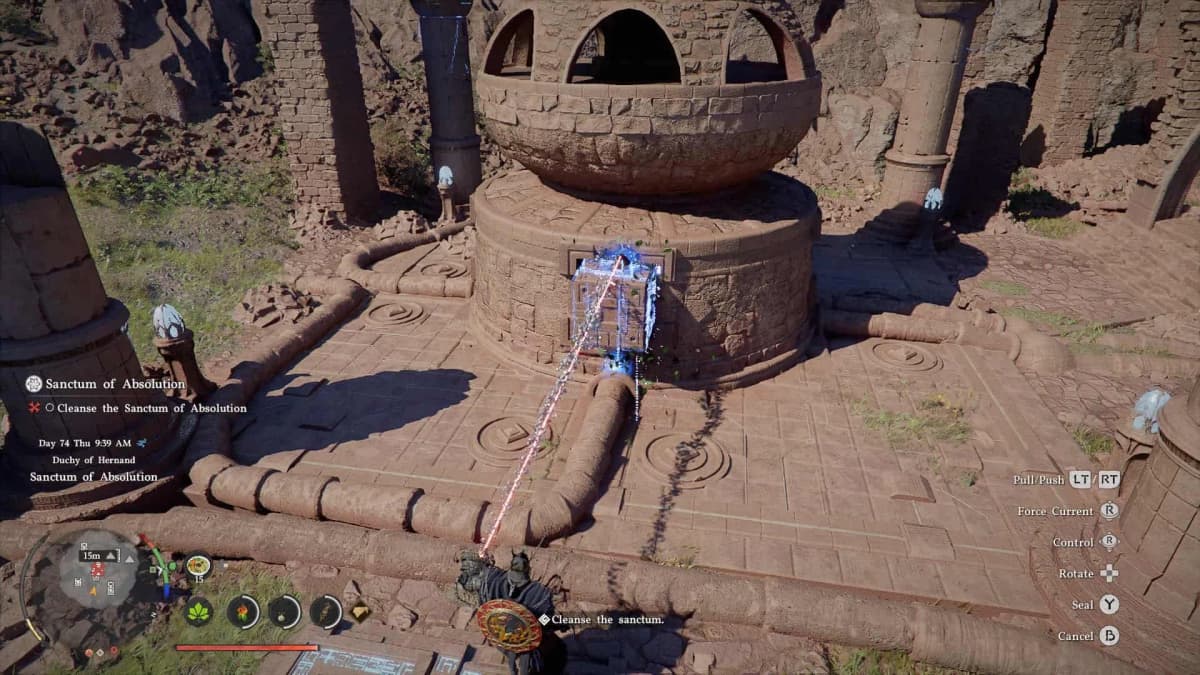This screenshot has height=675, width=1200.
Task: Choose the quick-slot with the small round item
Action: [x=285, y=611]
